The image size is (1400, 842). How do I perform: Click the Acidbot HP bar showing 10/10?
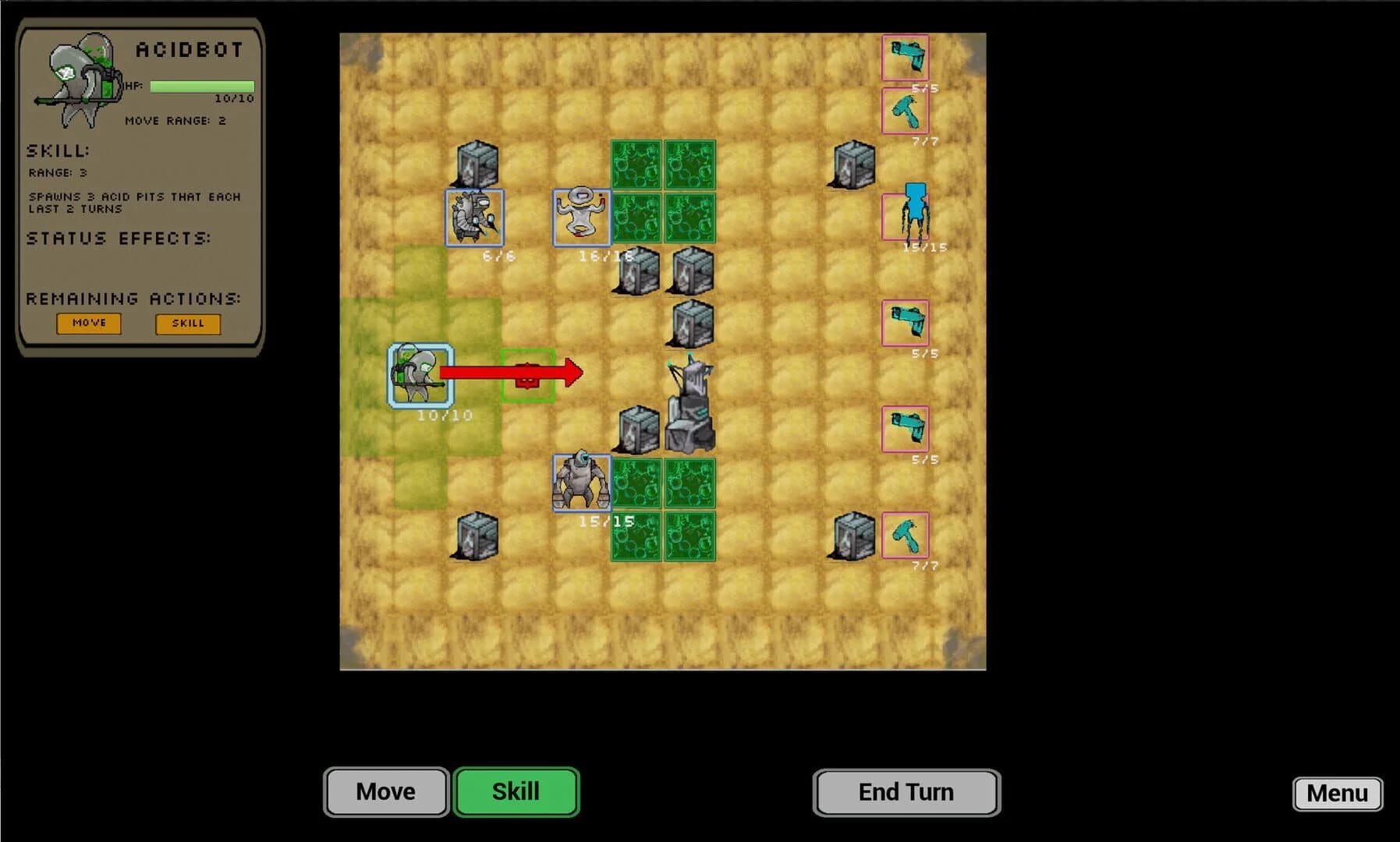(x=200, y=86)
